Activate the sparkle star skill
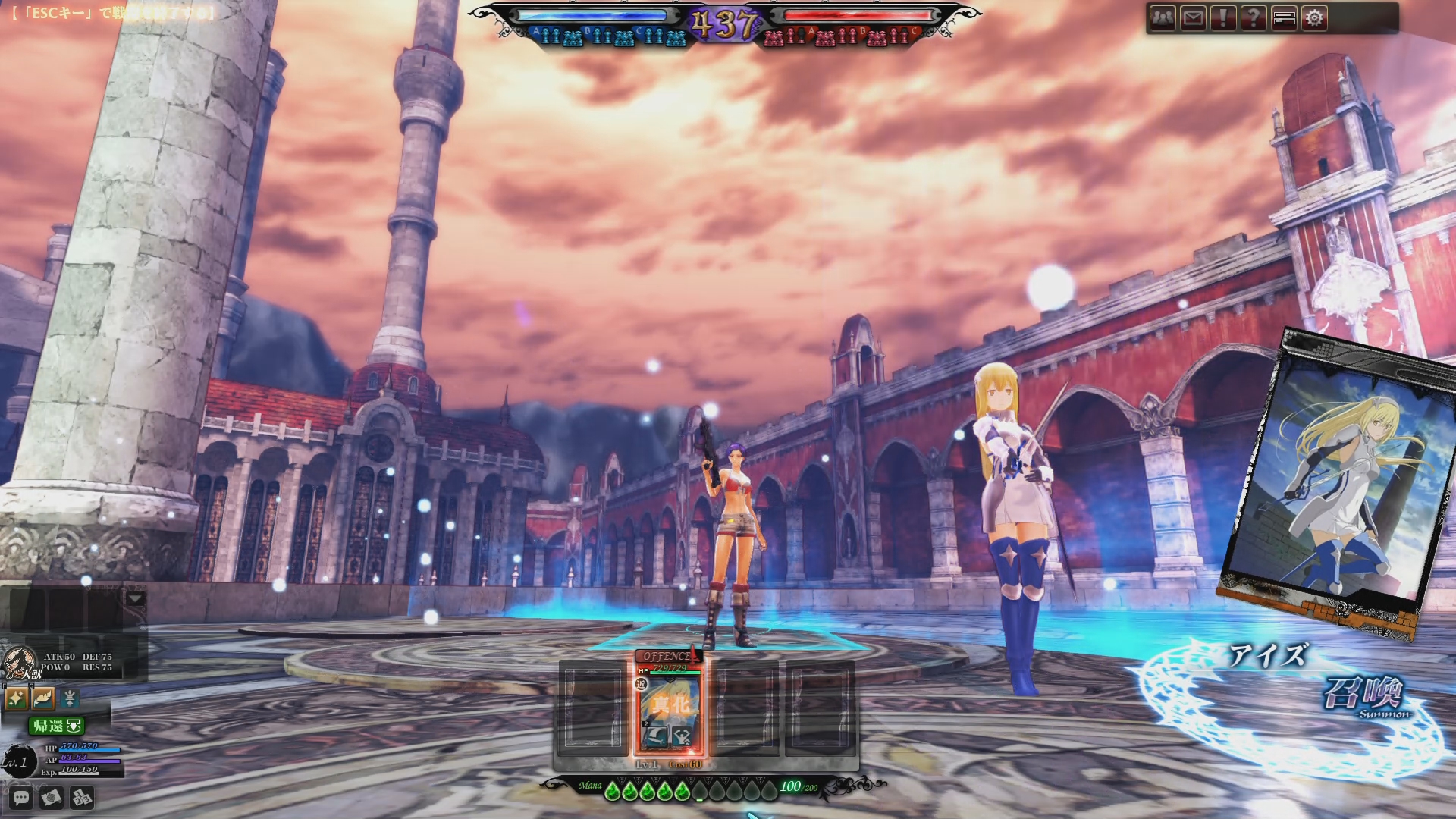1456x819 pixels. (x=16, y=698)
